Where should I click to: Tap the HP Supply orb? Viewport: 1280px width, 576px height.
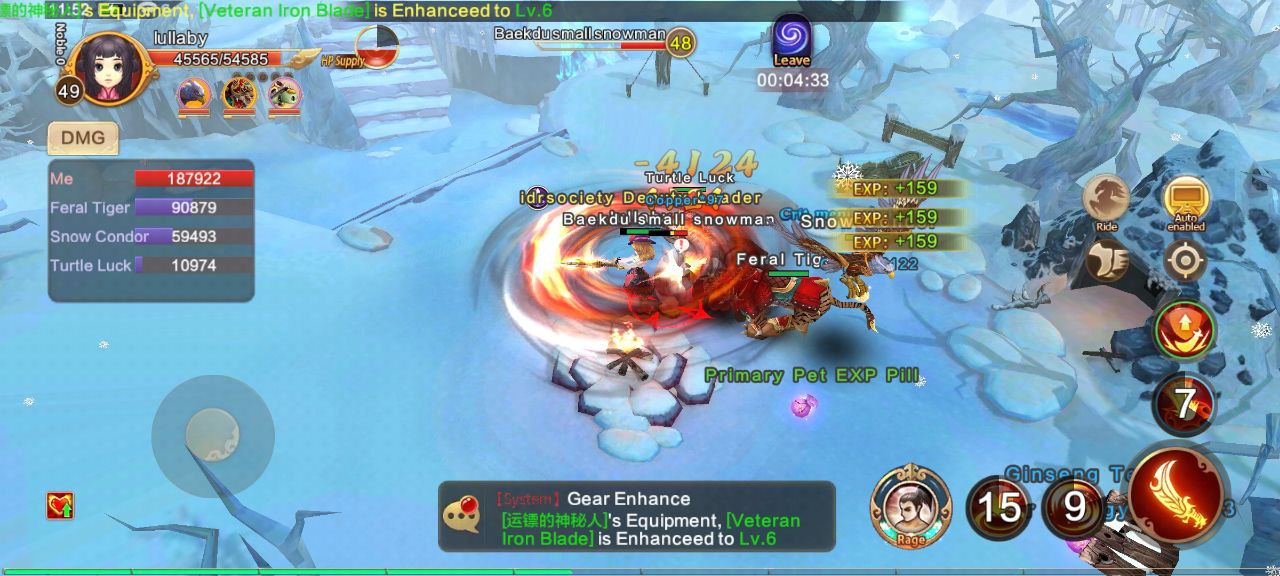point(376,46)
